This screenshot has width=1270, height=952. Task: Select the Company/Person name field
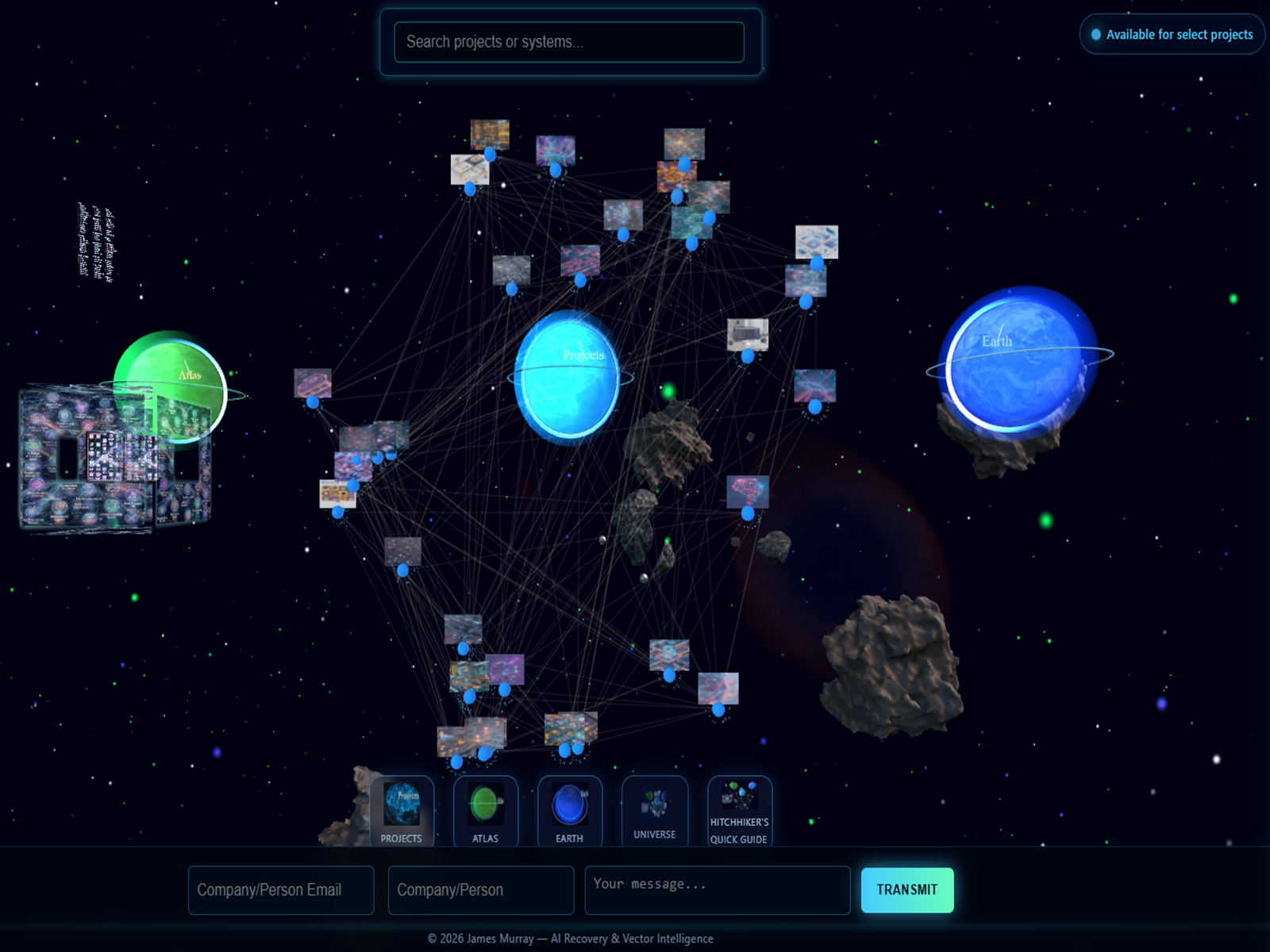tap(480, 890)
